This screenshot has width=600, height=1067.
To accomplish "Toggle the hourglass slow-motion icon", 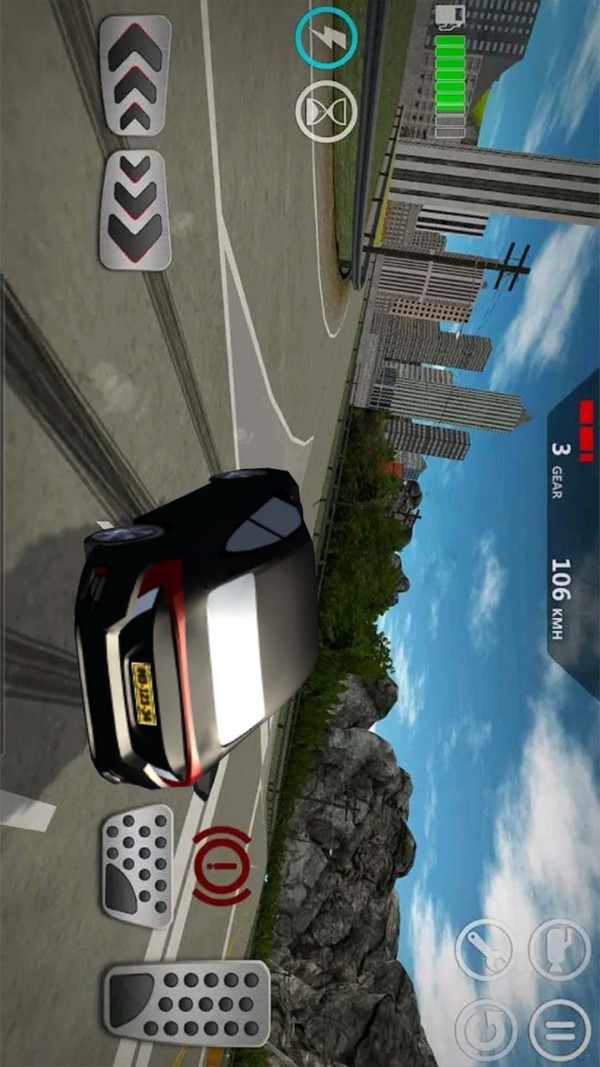I will tap(326, 111).
